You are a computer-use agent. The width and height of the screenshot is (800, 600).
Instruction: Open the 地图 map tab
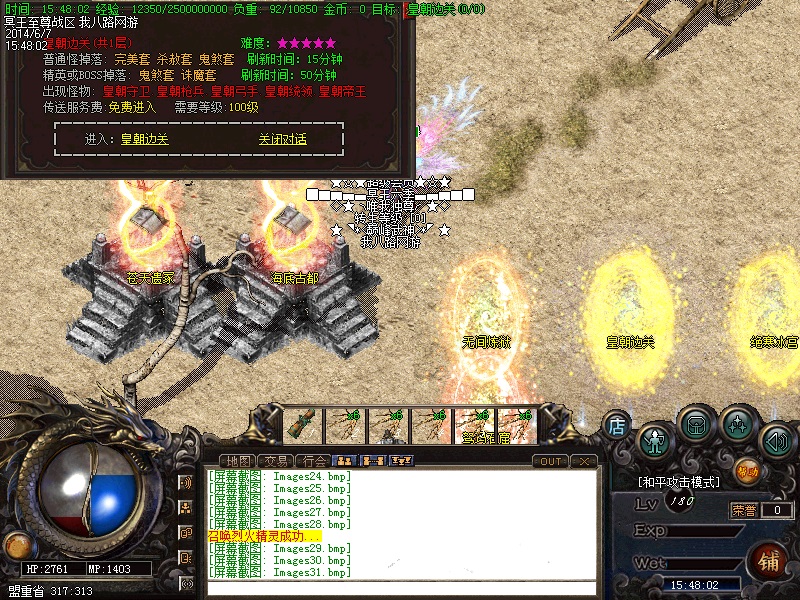click(239, 461)
